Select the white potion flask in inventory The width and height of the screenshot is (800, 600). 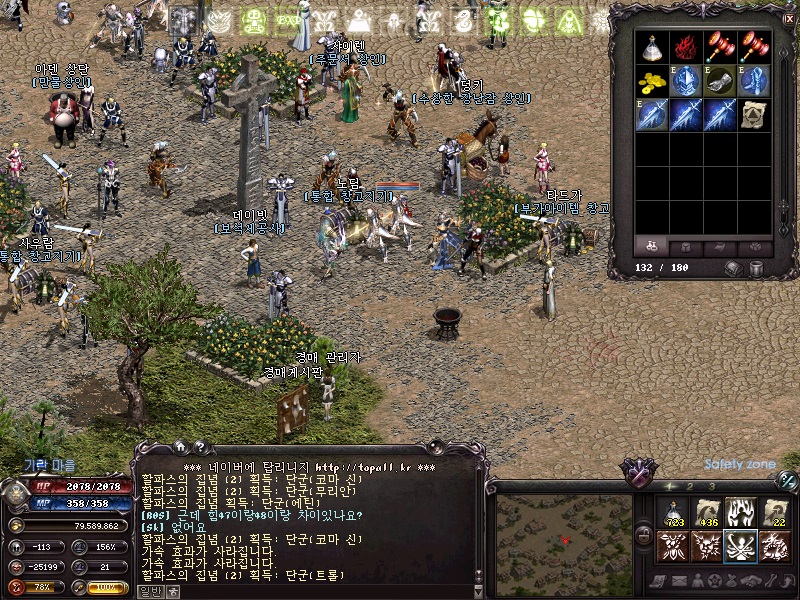click(x=653, y=46)
